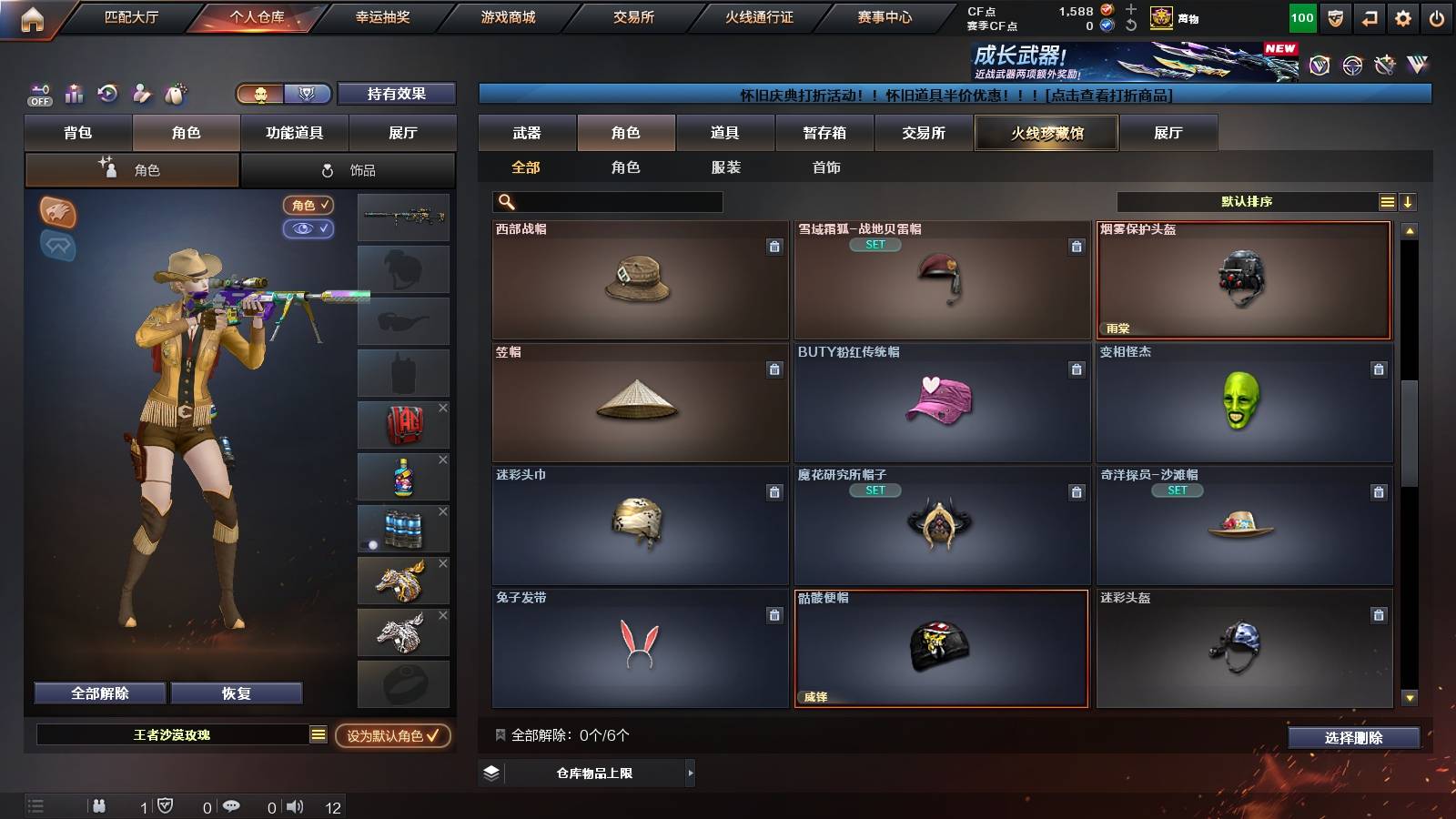Click the green 100 health bar indicator
1456x819 pixels.
(x=1301, y=16)
